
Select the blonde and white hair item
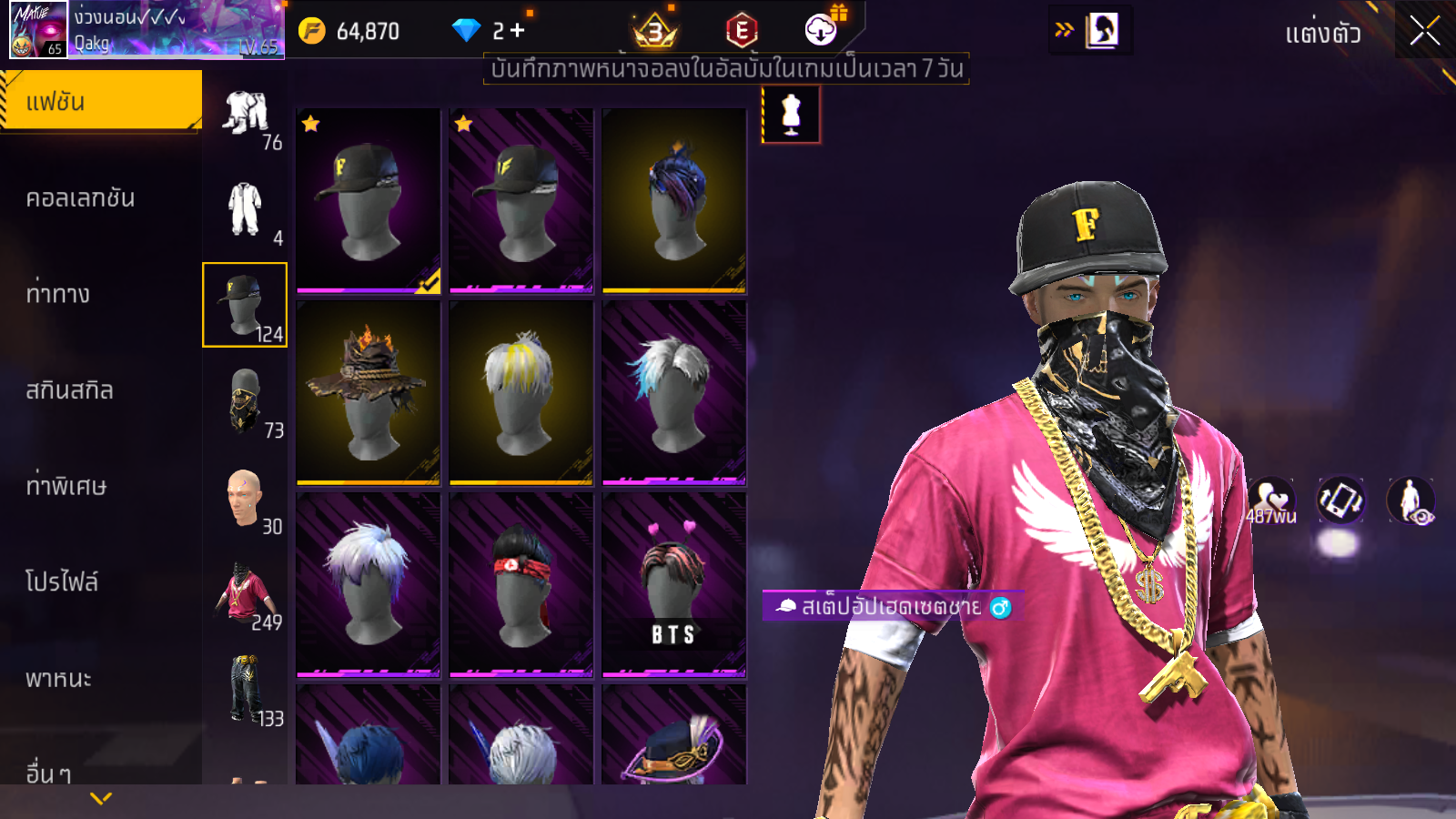pos(521,392)
